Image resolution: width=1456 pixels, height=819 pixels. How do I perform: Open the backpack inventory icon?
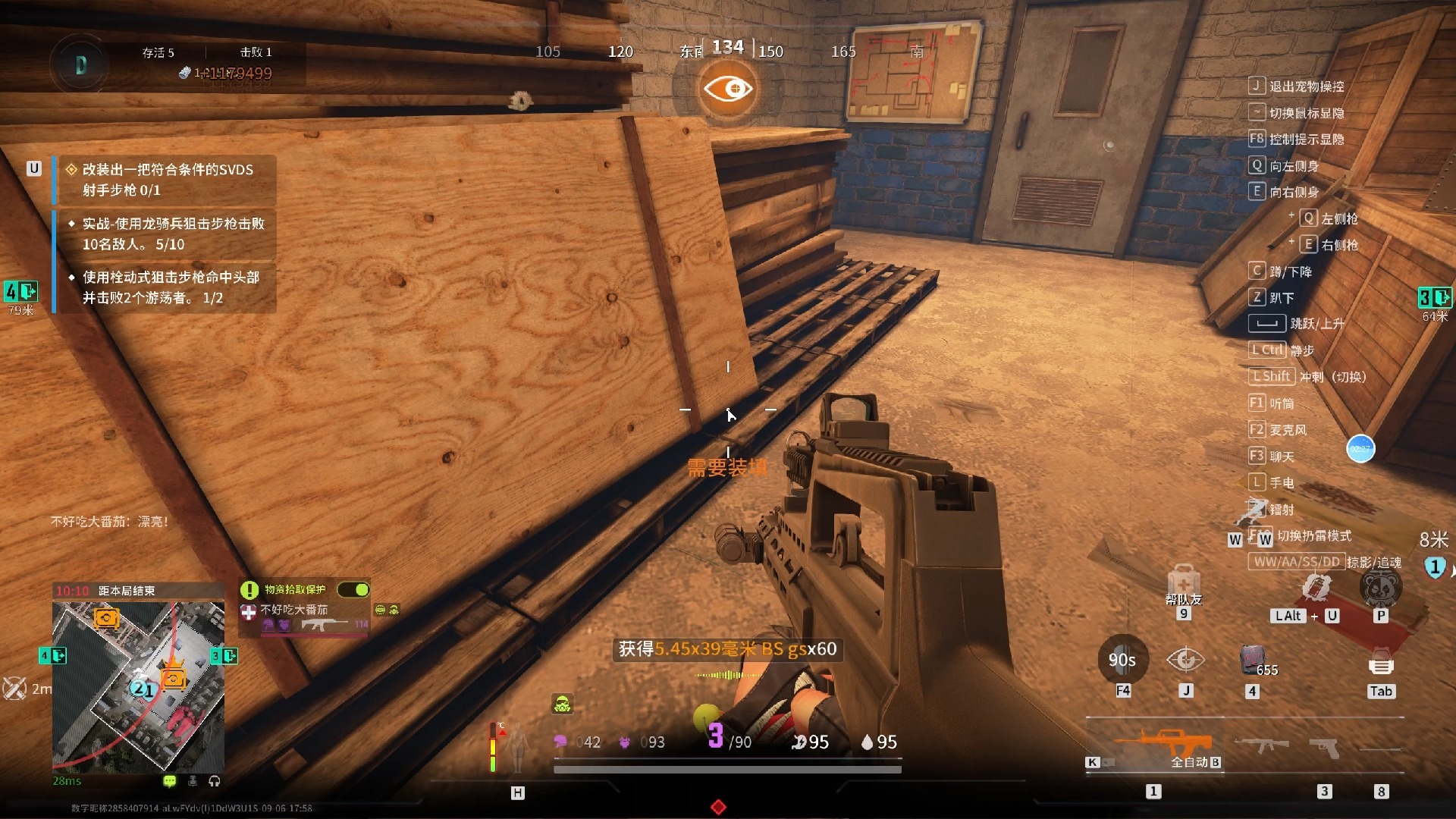click(1381, 665)
